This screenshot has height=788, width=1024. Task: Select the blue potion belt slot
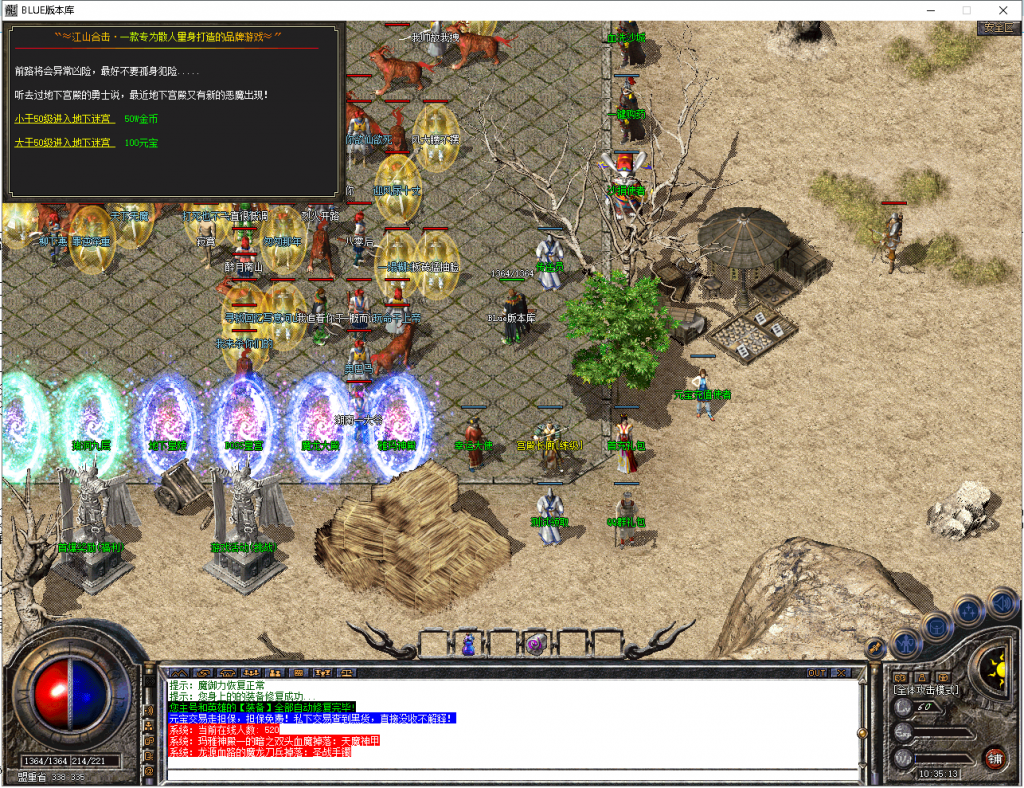pyautogui.click(x=467, y=644)
